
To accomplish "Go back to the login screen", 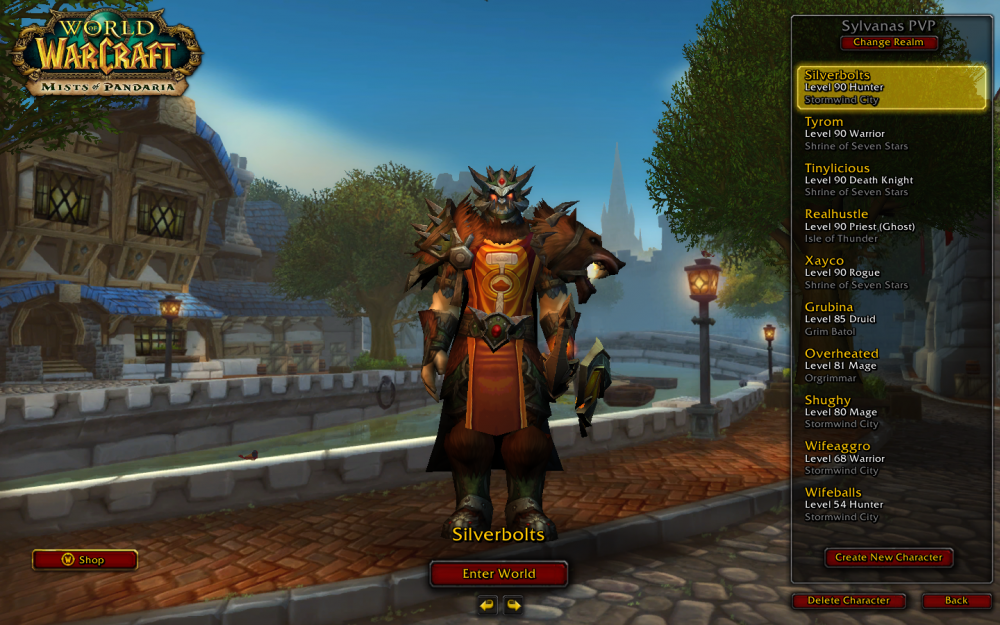I will (x=956, y=601).
